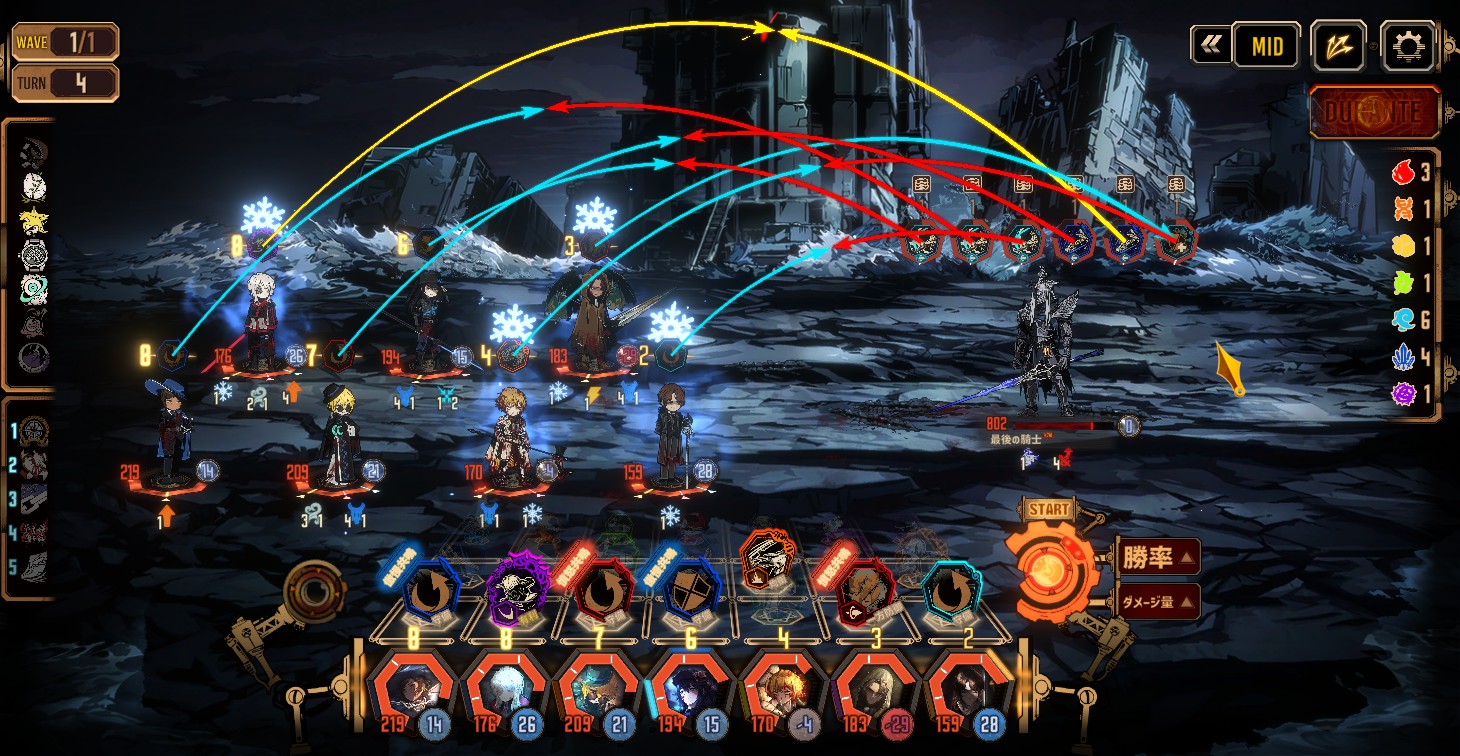Choose the purple skill icon on the dashboard

tap(519, 591)
